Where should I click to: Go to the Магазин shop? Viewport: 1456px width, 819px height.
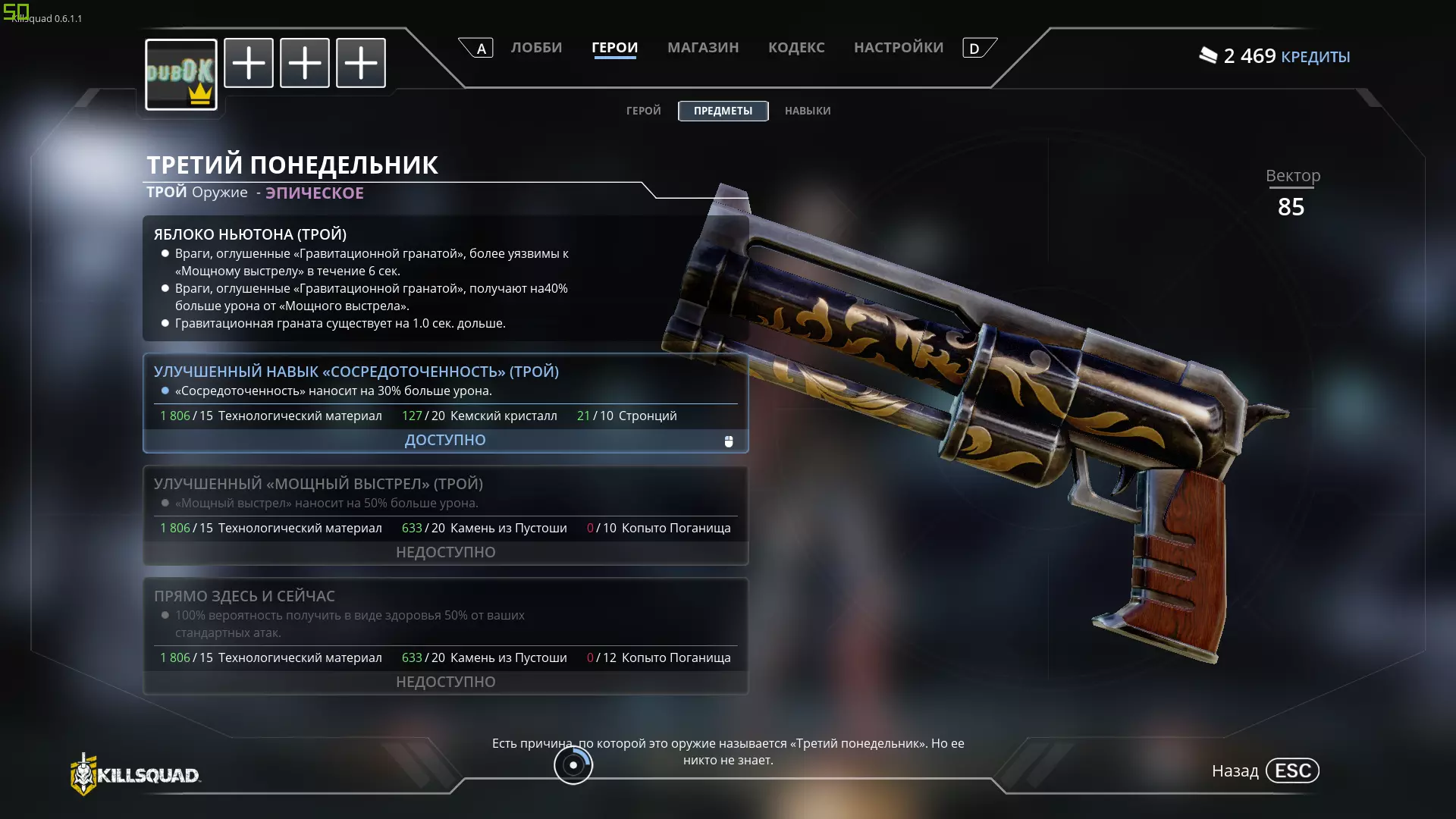(702, 48)
